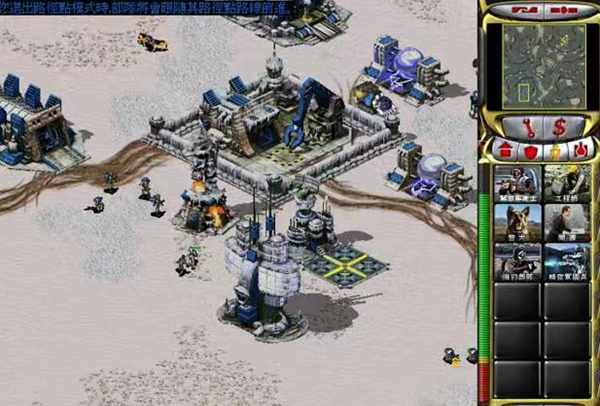This screenshot has height=406, width=600.
Task: Train a Spy in a suit
Action: tap(567, 223)
